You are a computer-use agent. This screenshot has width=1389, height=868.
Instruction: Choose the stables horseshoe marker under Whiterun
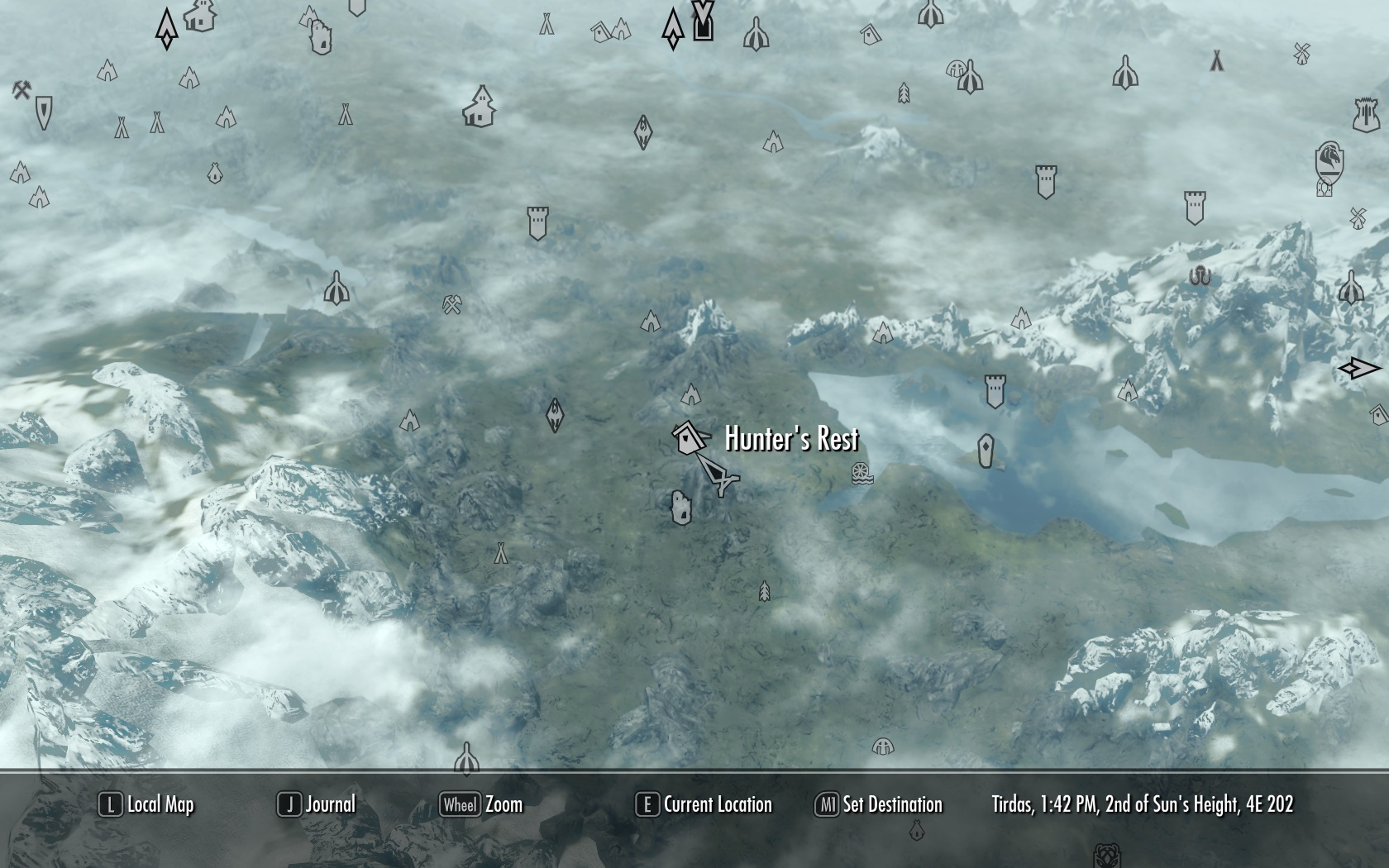[1325, 188]
